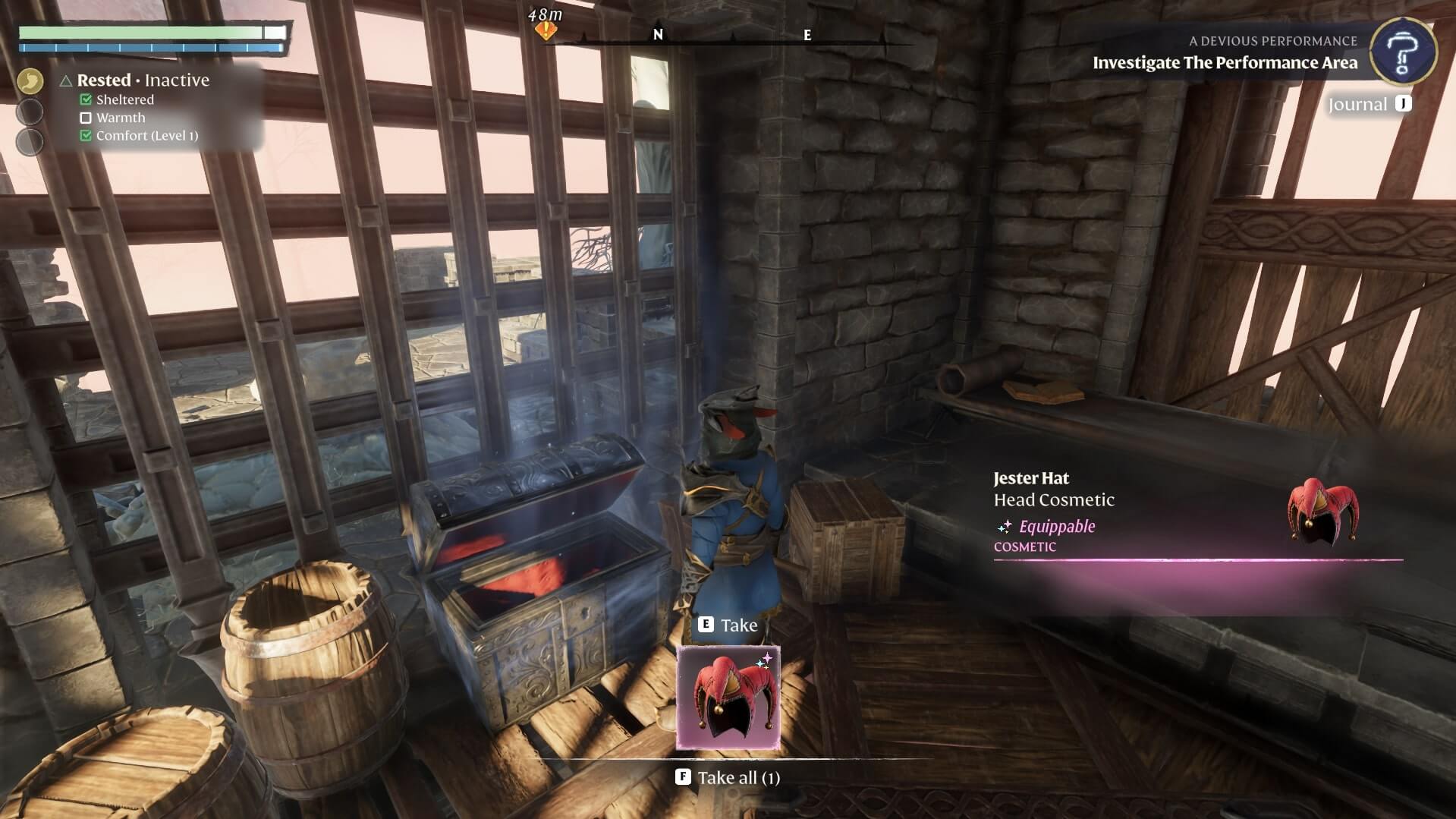Select the Jester Hat loot slot

point(728,698)
